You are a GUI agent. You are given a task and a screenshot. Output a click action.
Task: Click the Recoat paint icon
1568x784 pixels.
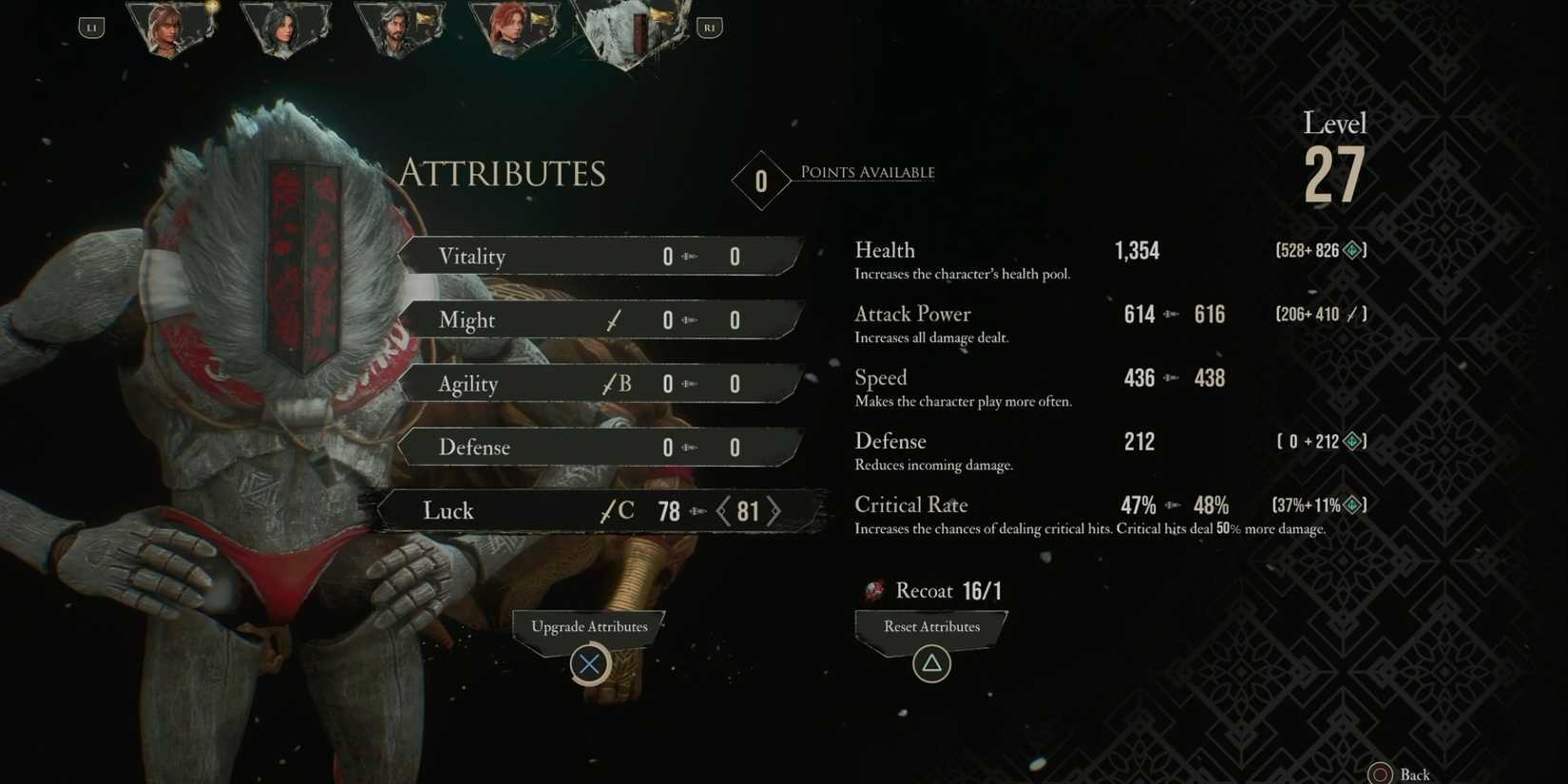[874, 589]
